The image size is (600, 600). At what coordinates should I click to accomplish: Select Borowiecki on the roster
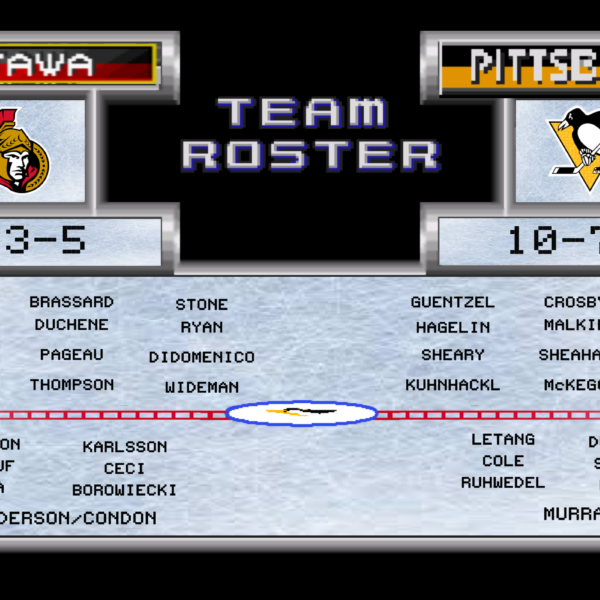(x=125, y=490)
